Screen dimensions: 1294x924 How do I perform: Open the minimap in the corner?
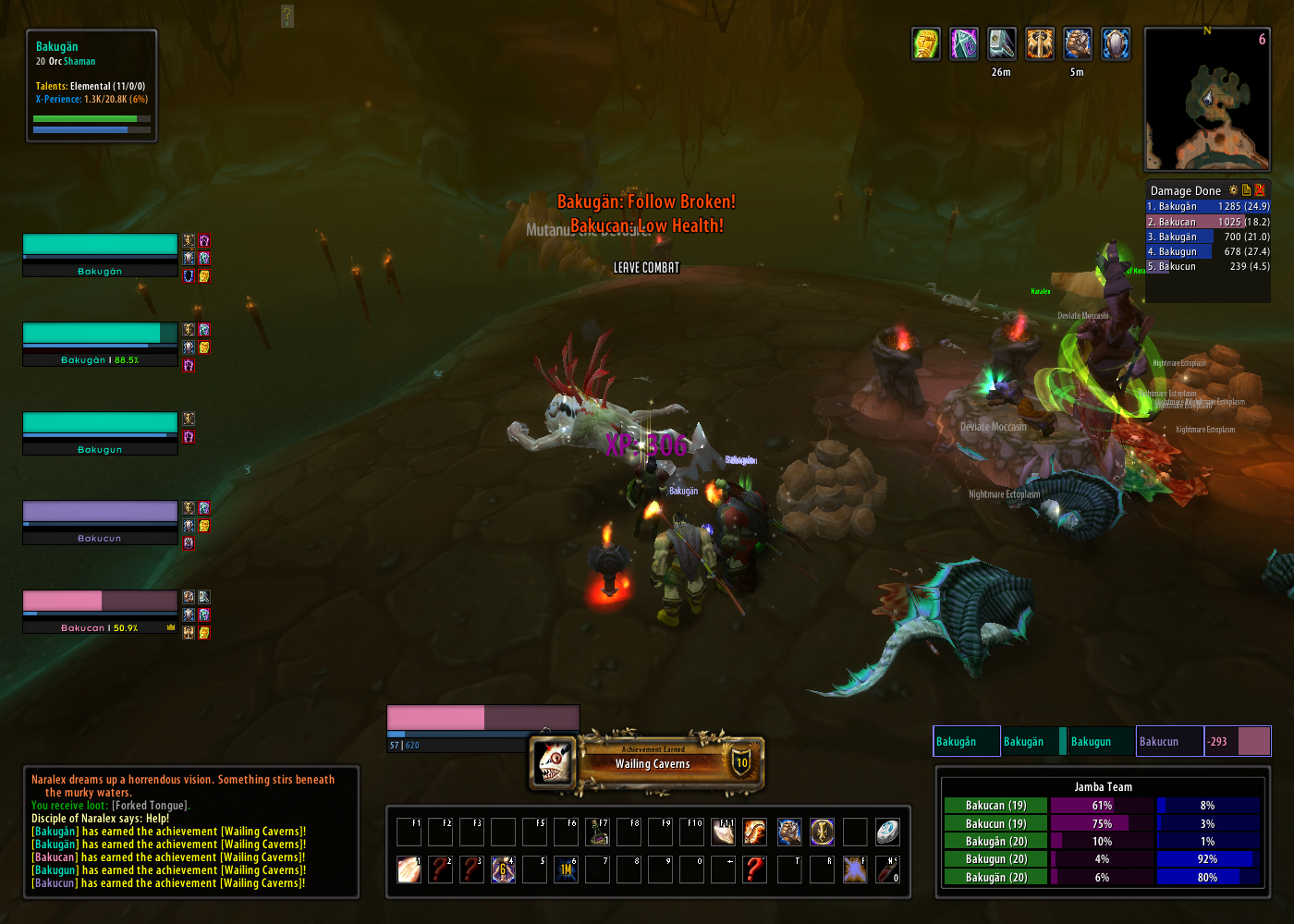tap(1207, 99)
